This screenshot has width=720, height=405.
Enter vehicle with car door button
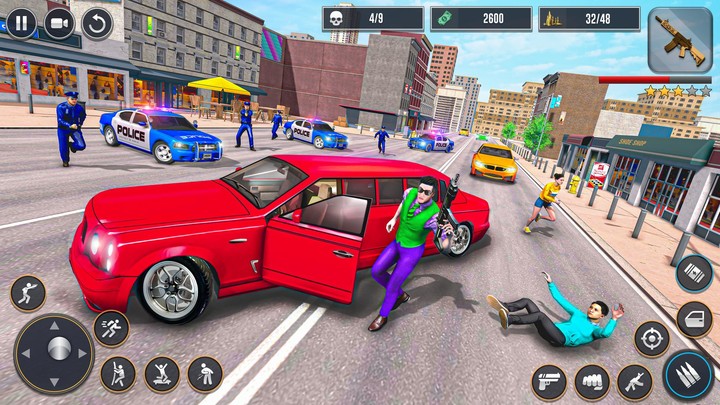click(x=694, y=319)
